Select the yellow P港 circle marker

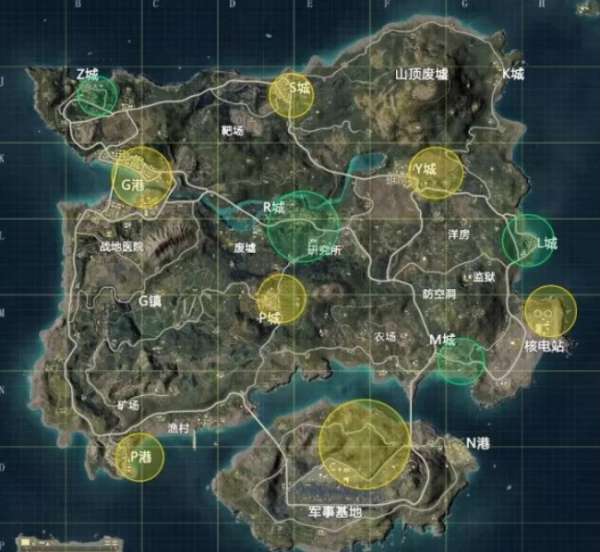coord(138,457)
